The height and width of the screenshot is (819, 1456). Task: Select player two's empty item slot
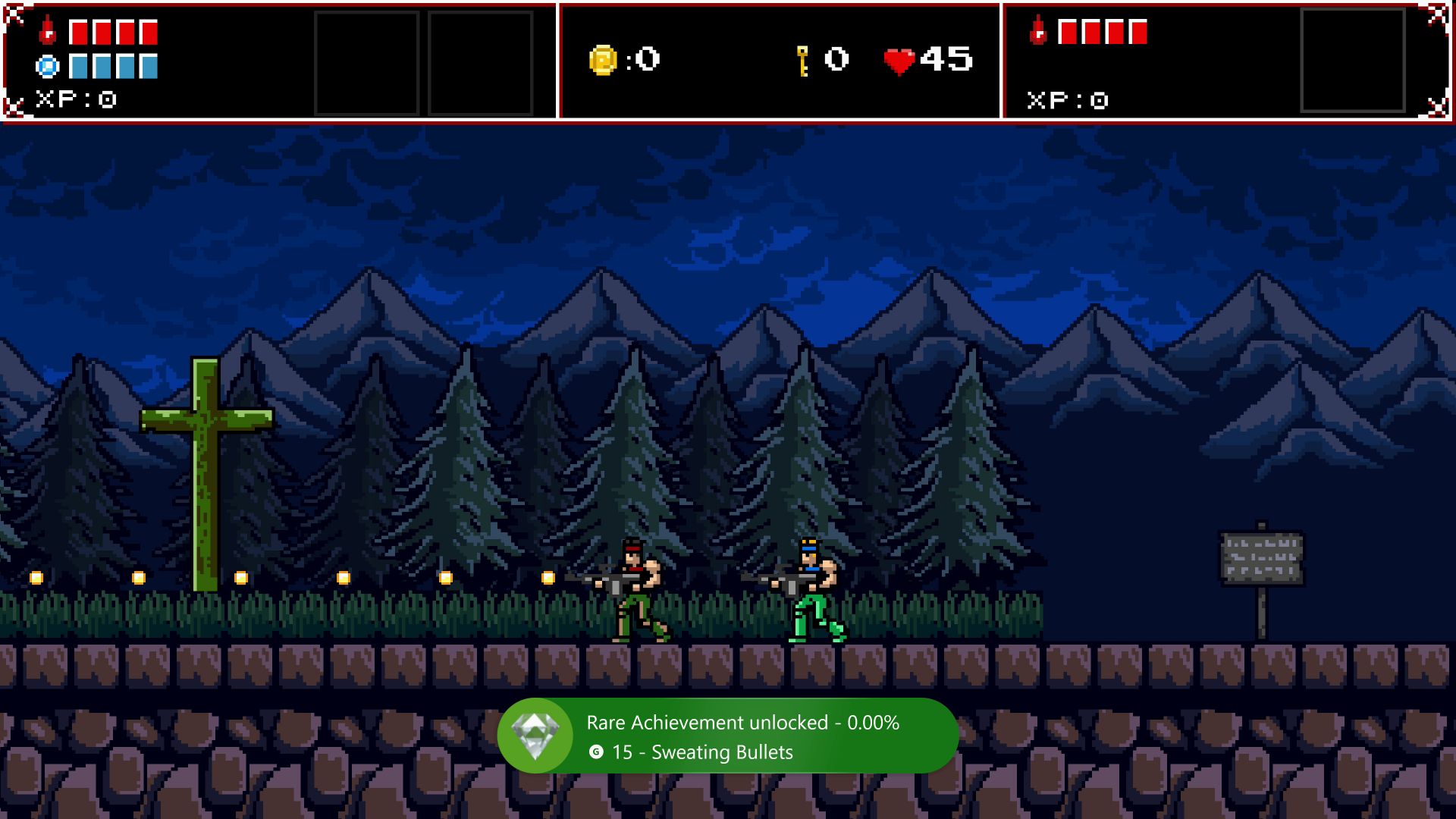[1352, 61]
